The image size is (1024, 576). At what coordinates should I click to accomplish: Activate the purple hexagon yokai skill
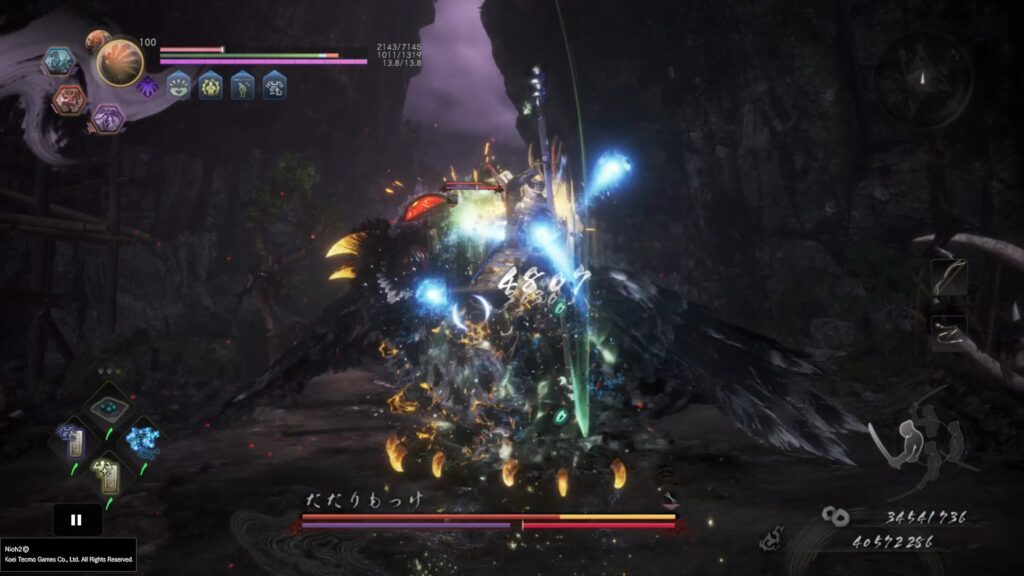(x=108, y=119)
